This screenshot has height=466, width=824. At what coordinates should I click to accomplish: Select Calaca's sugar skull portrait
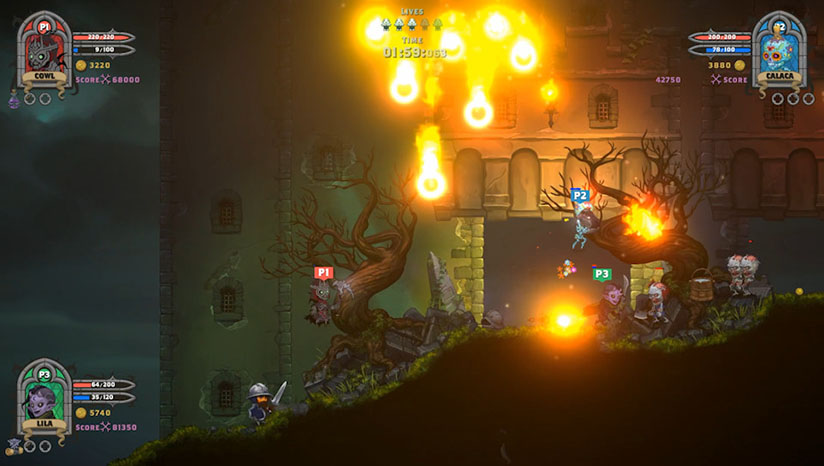click(x=780, y=50)
